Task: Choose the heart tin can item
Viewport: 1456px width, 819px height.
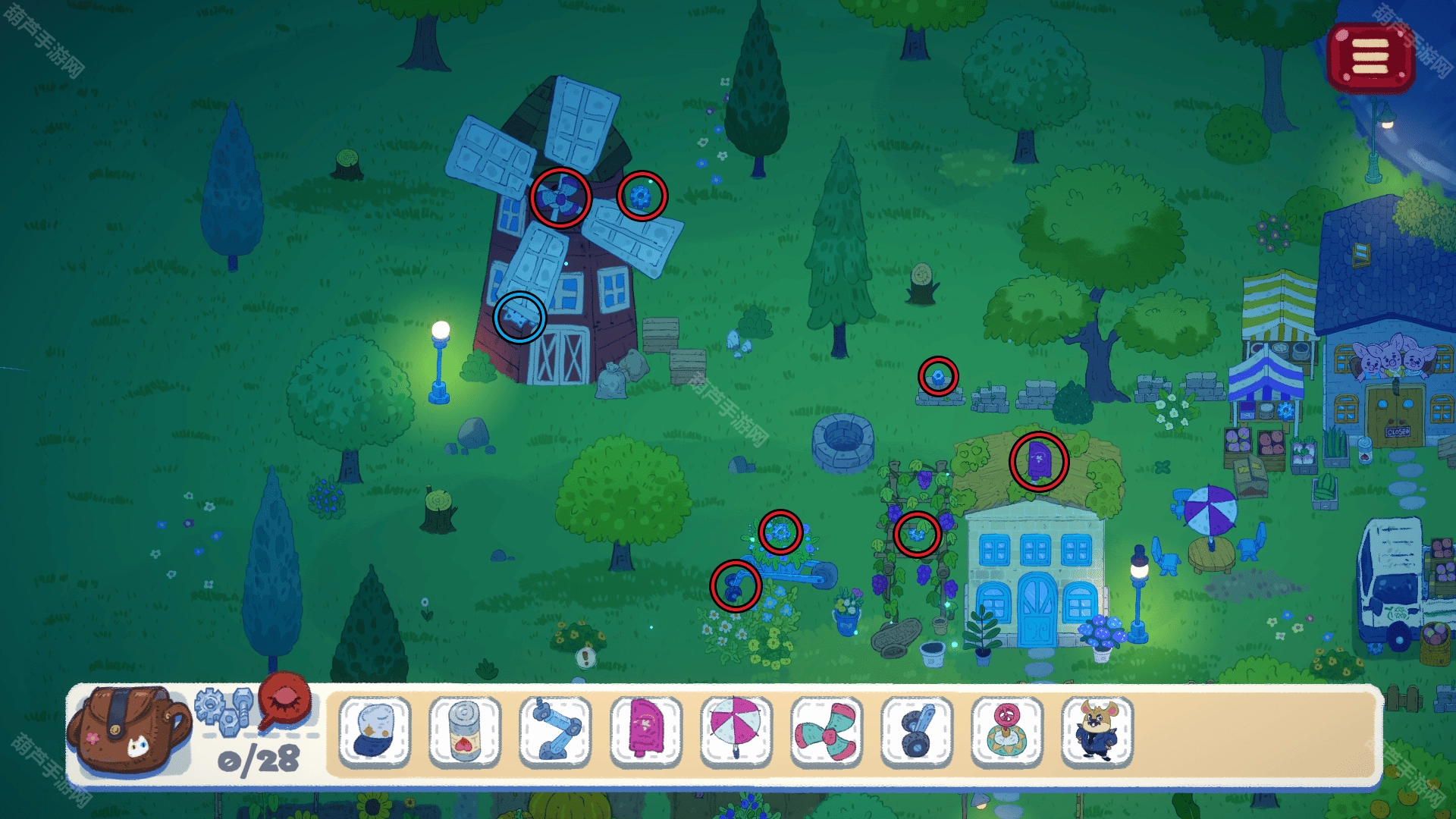Action: coord(465,731)
